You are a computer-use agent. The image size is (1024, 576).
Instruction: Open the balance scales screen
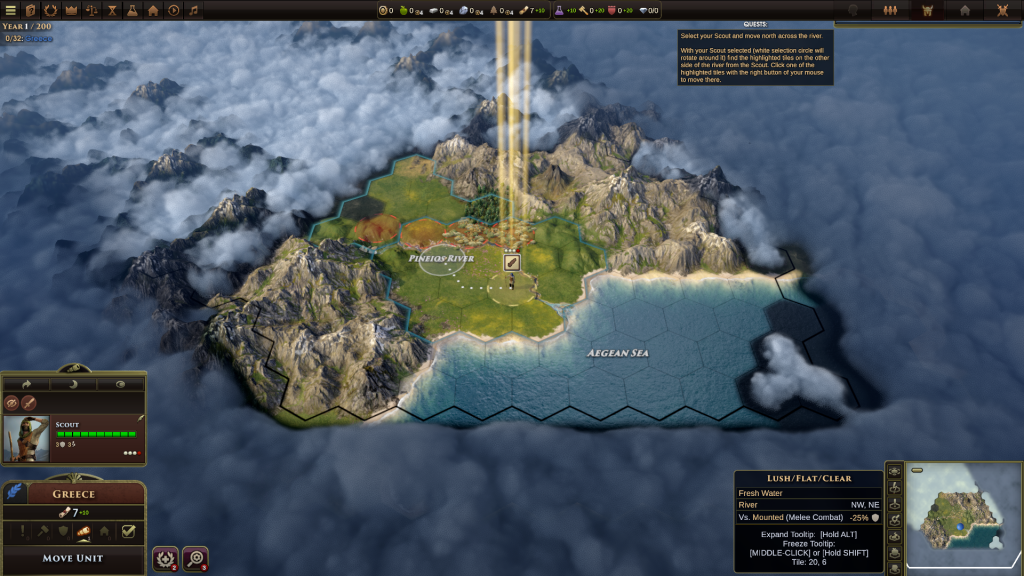(92, 10)
